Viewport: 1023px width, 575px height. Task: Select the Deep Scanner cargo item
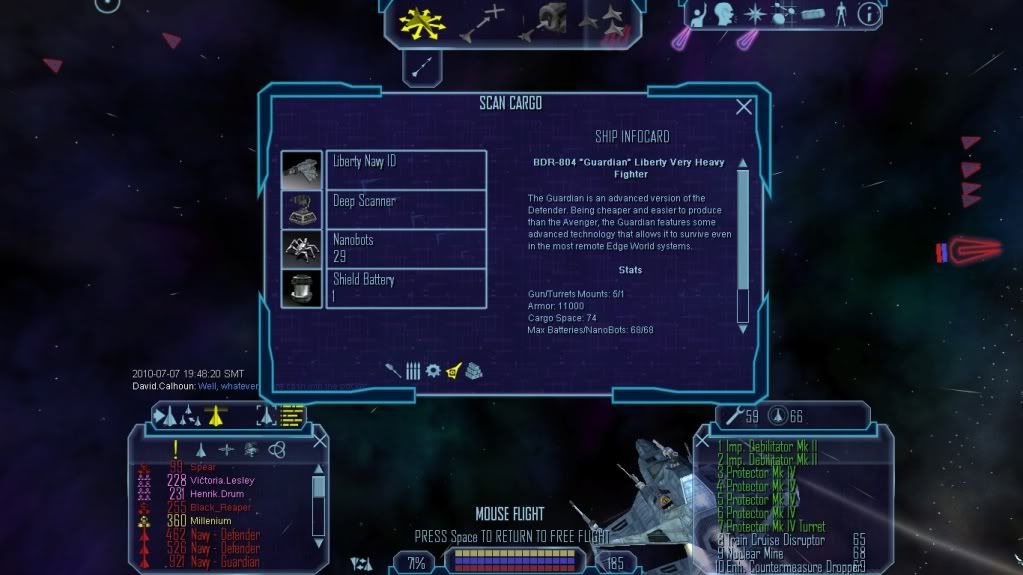tap(406, 208)
